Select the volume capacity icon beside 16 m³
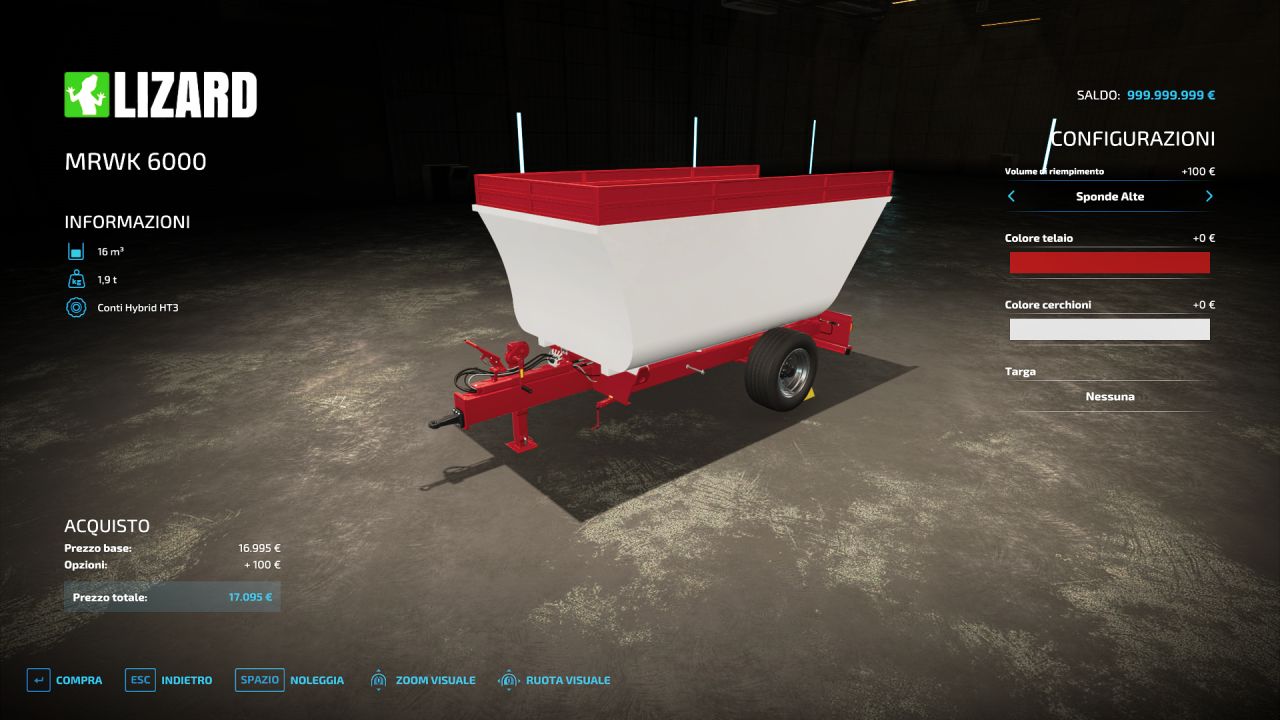Screen dimensions: 1280x720 76,250
